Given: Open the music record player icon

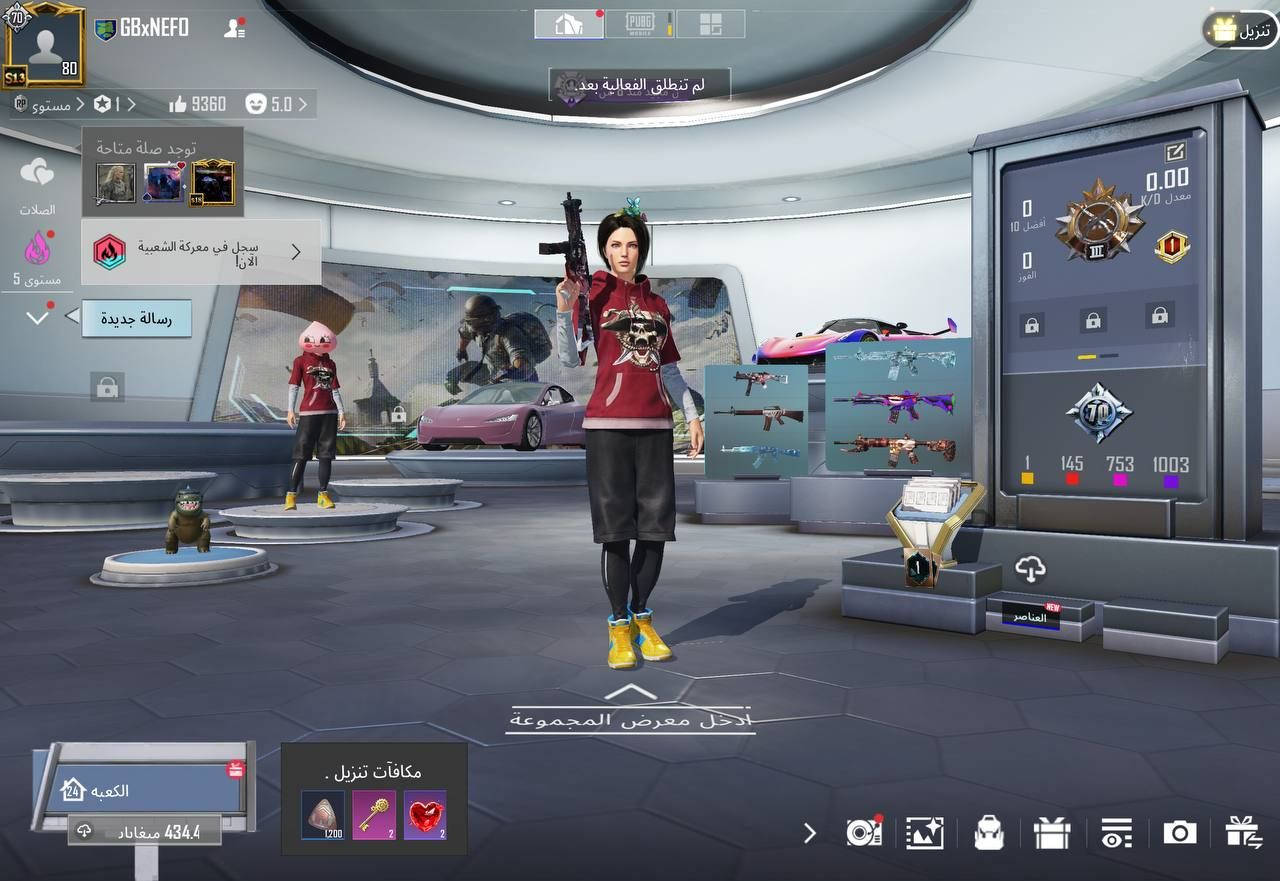Looking at the screenshot, I should pos(861,833).
